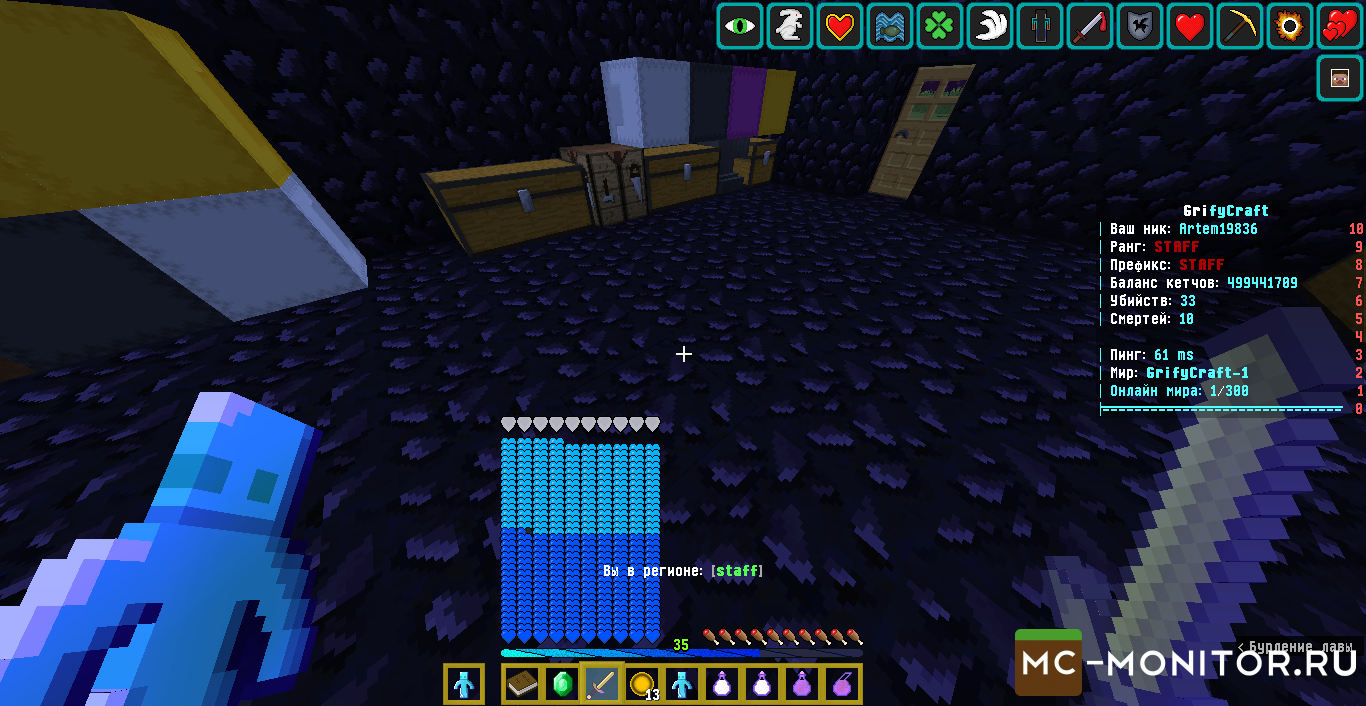Click the triple red hearts regeneration icon
Viewport: 1366px width, 706px height.
[x=1340, y=27]
